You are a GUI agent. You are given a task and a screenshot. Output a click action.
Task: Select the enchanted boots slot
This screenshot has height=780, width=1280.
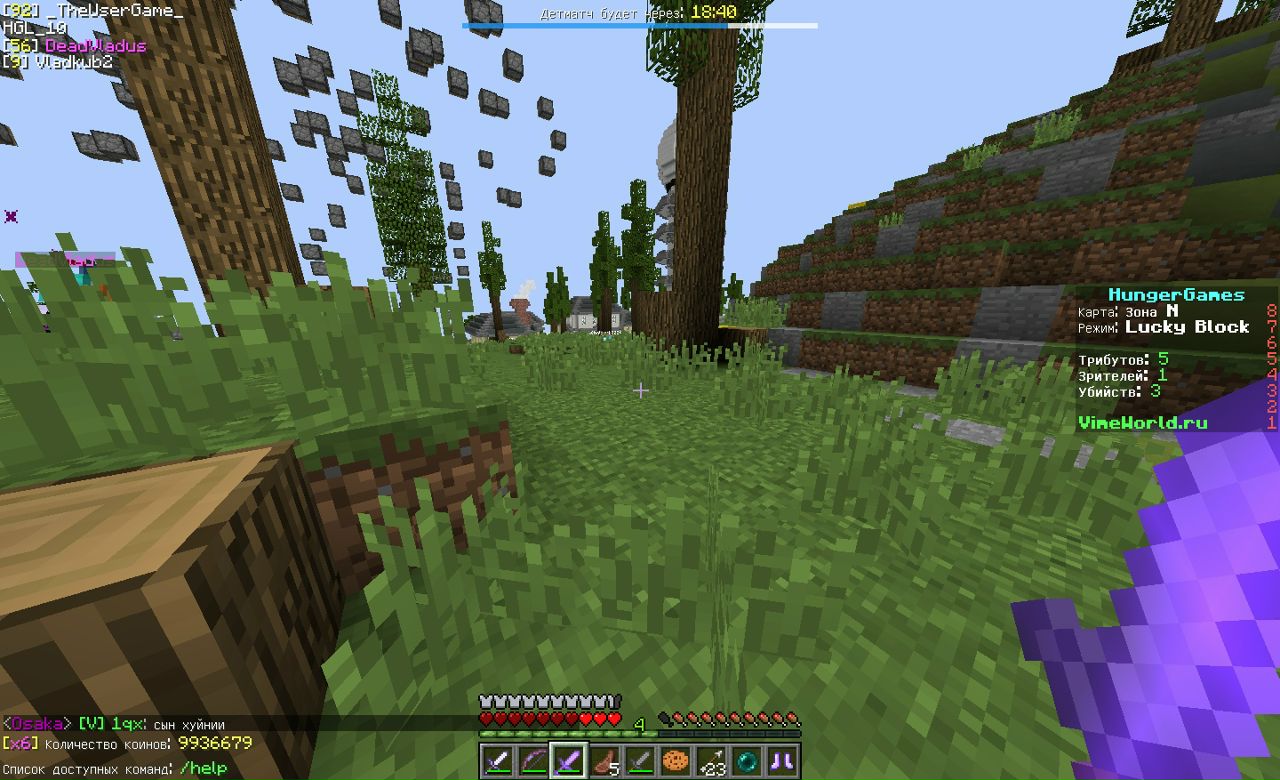point(783,760)
